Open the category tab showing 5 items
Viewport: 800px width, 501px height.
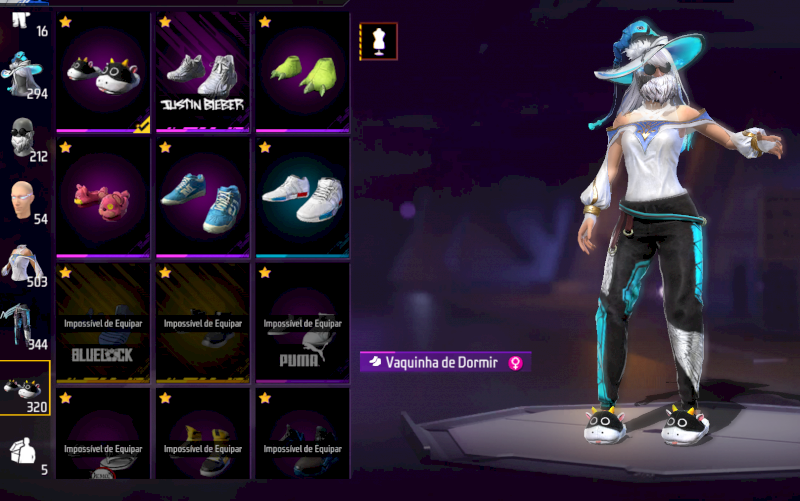pos(26,452)
